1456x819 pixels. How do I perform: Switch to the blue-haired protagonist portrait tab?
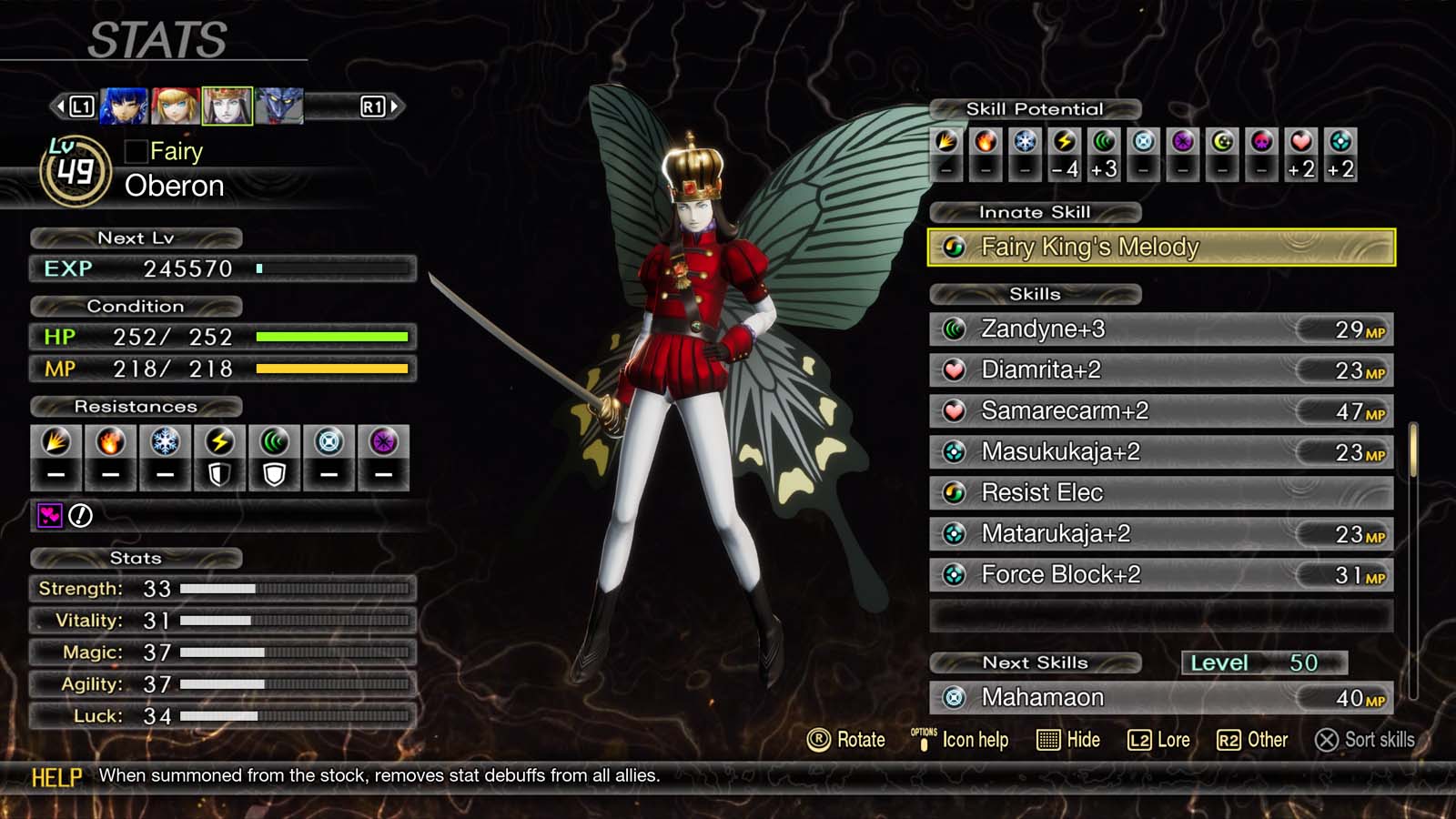(123, 104)
